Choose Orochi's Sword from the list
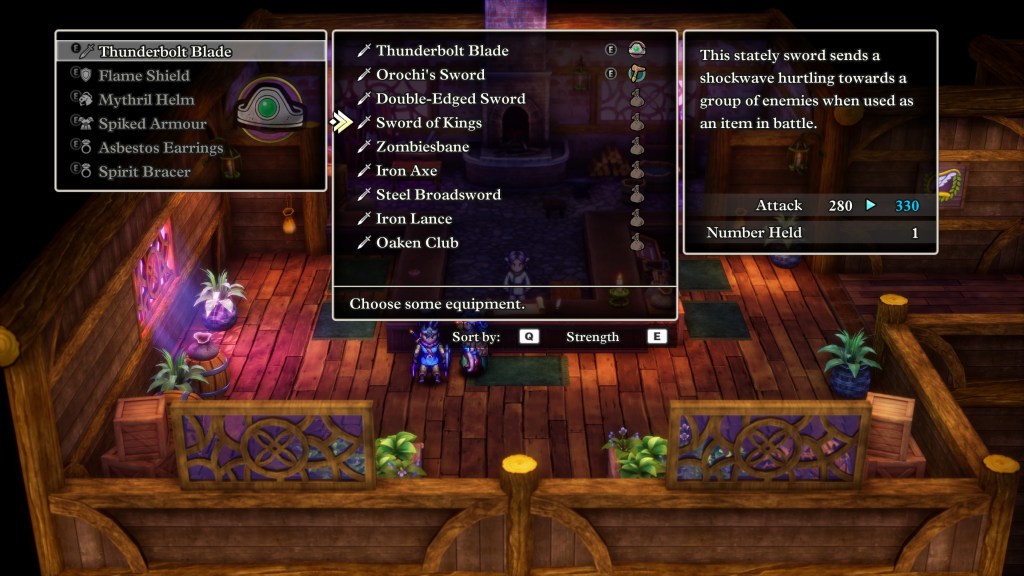This screenshot has width=1024, height=576. [430, 75]
